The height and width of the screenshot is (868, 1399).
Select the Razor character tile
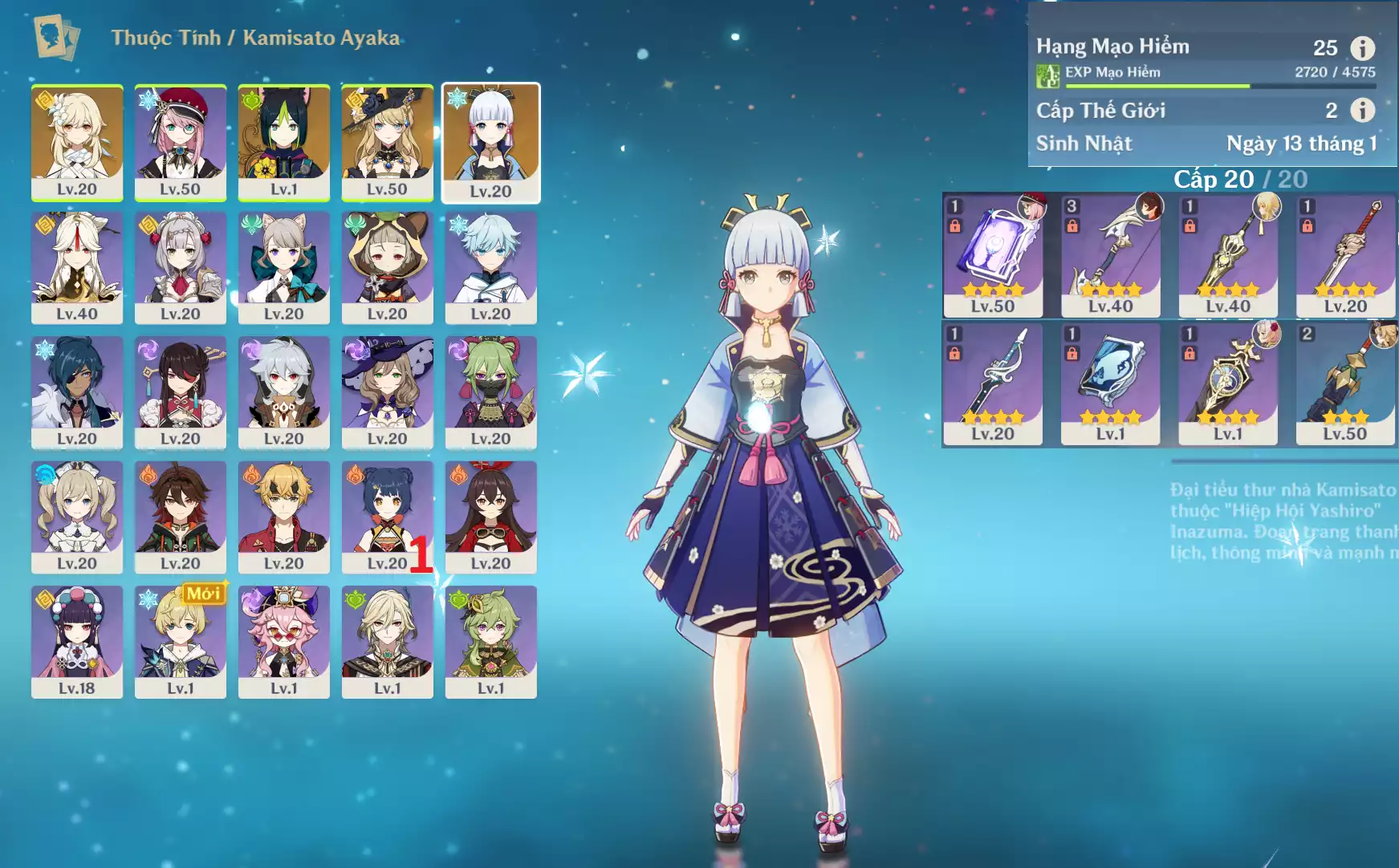pyautogui.click(x=283, y=391)
